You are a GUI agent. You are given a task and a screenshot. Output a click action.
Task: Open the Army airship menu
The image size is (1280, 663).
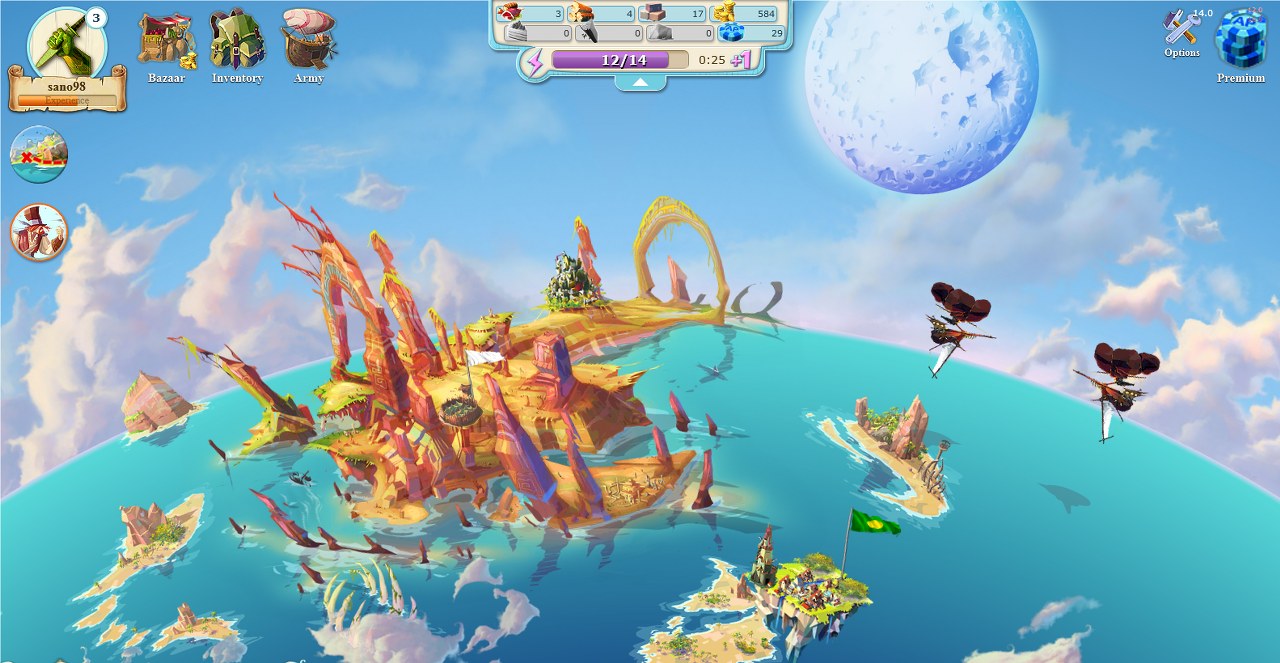tap(308, 40)
